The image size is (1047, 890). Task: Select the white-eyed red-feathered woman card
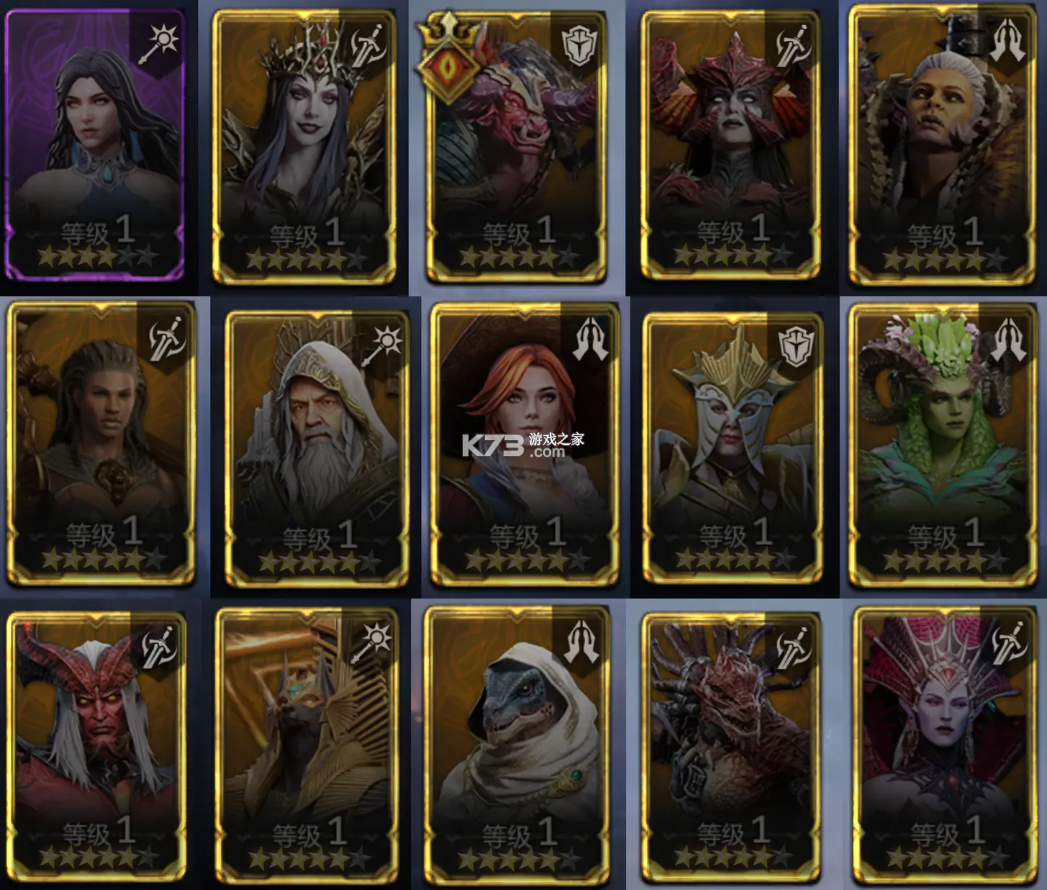coord(729,145)
